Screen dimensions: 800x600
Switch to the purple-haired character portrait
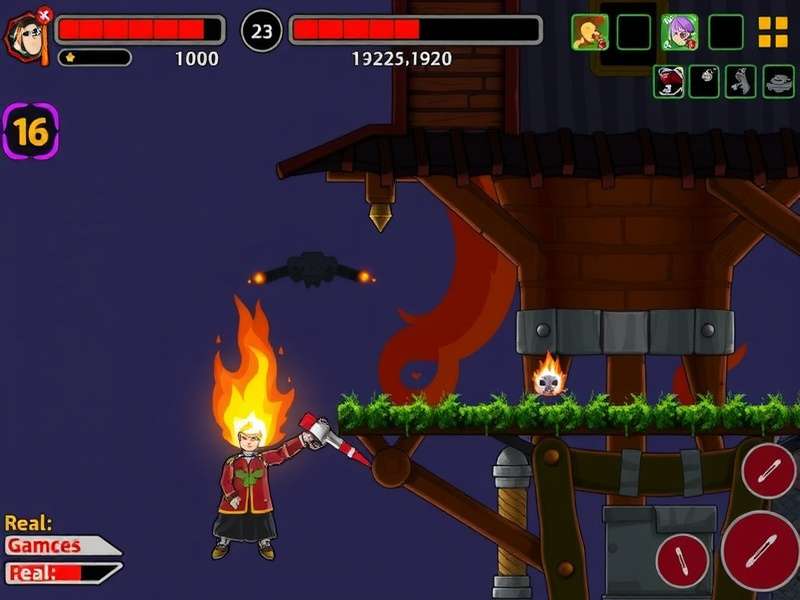680,32
